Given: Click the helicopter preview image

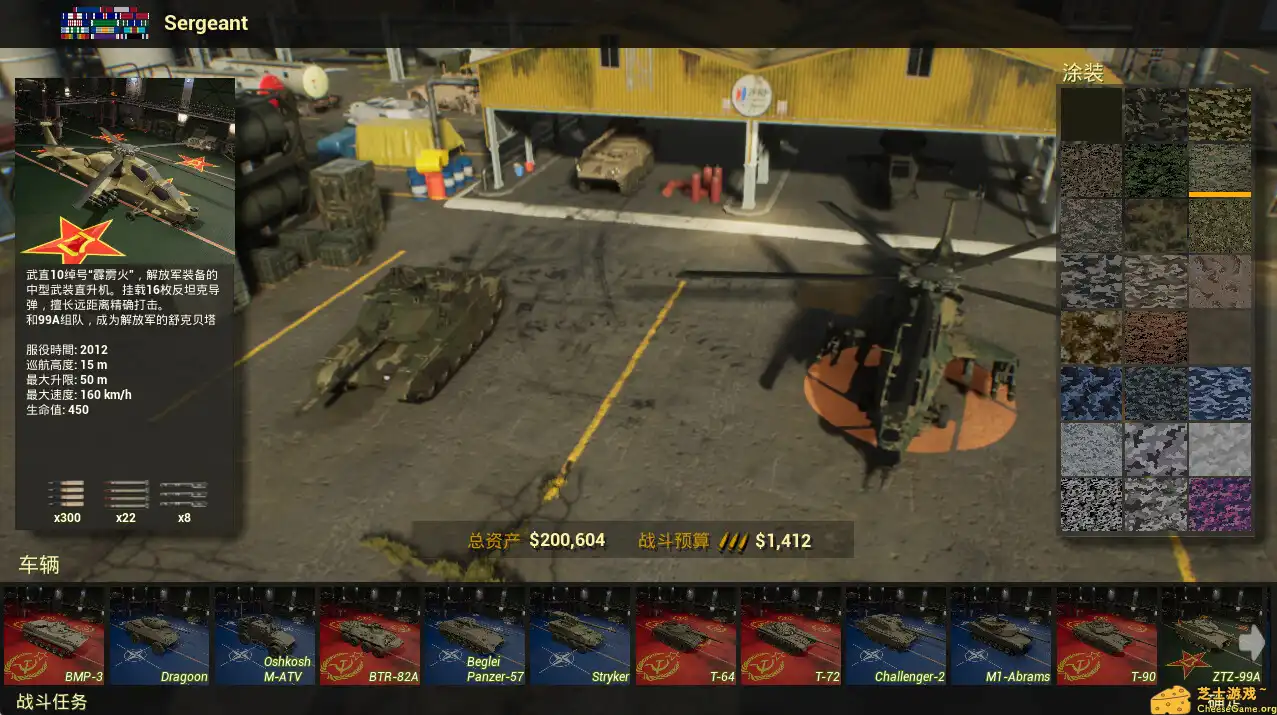Looking at the screenshot, I should tap(125, 170).
